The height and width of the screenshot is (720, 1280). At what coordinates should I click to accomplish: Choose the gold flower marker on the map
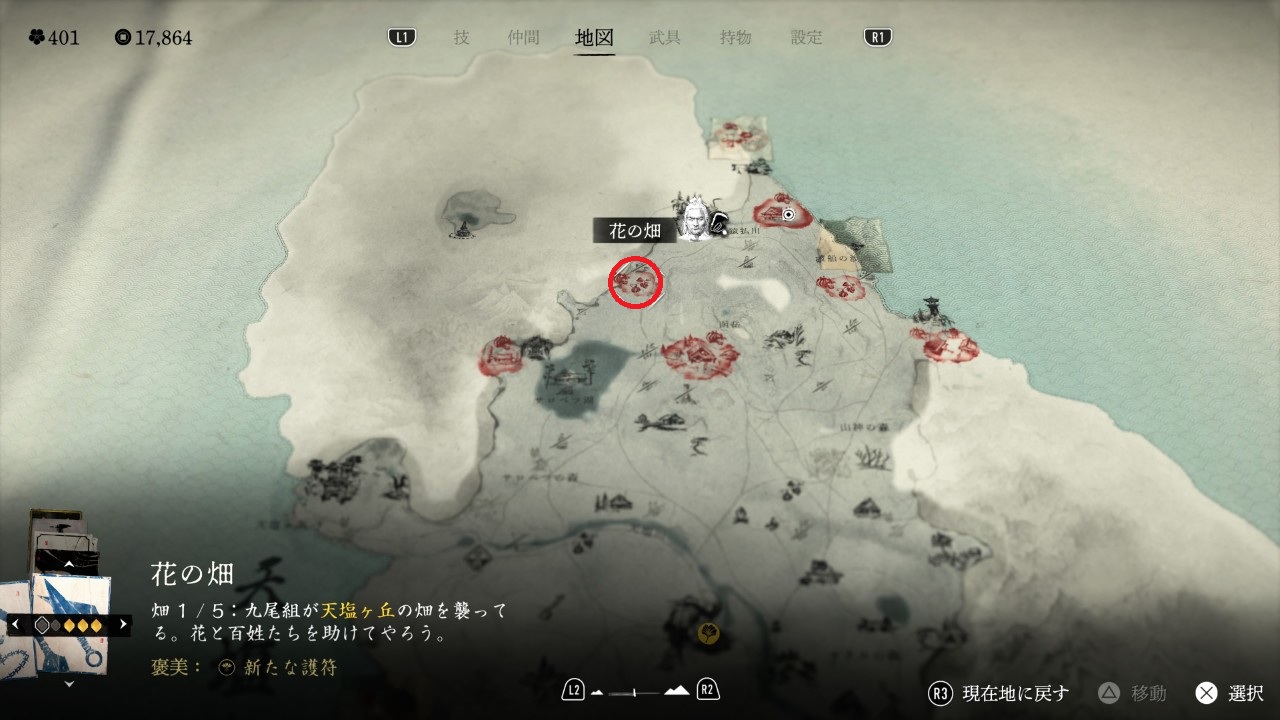pos(709,632)
